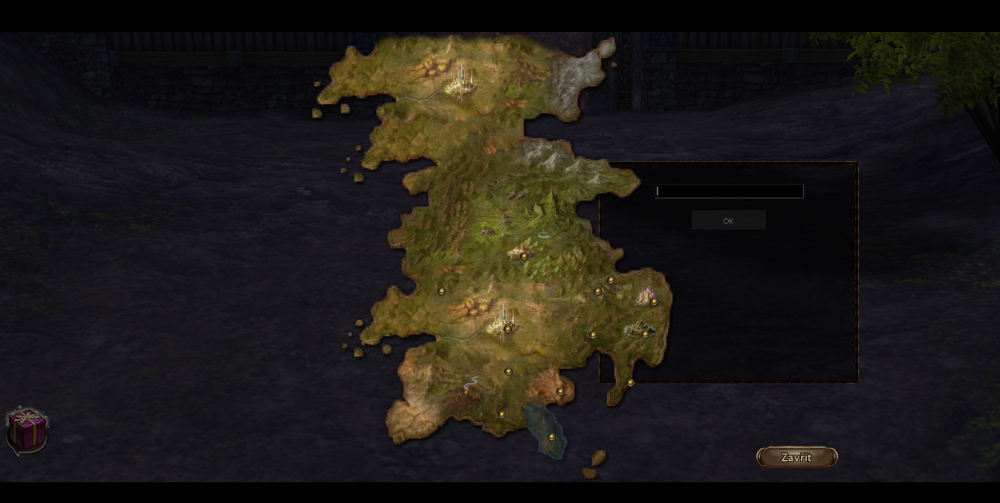The image size is (1000, 503).
Task: Close the map with Zavřít button
Action: (x=796, y=457)
